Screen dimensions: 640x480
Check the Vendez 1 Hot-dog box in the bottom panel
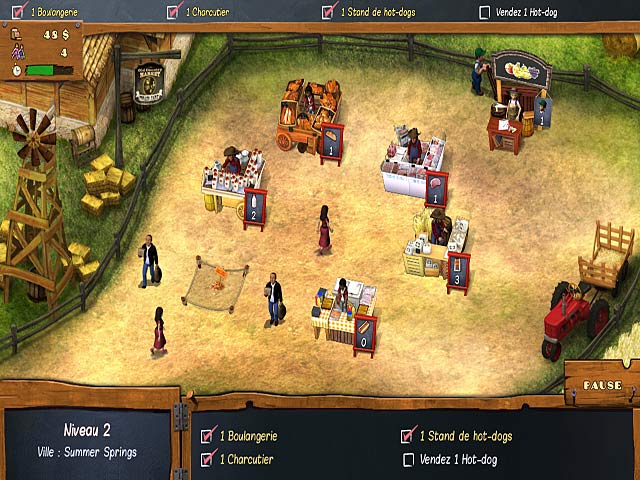coord(408,460)
